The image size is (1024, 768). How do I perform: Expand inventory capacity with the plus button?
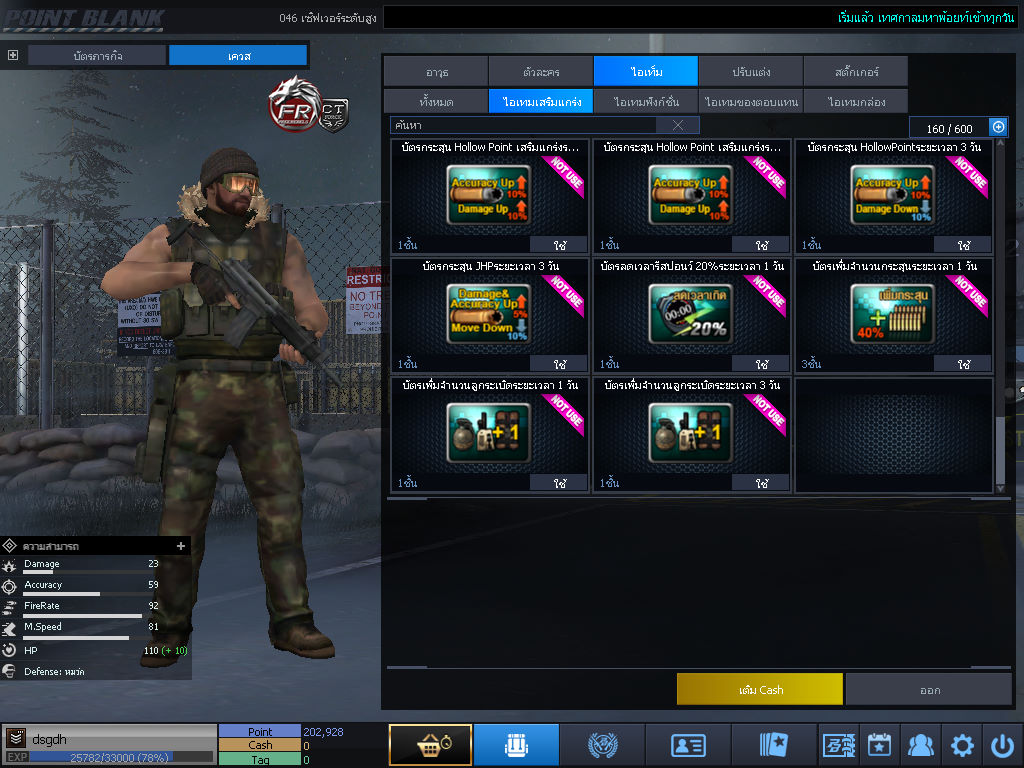pos(997,127)
